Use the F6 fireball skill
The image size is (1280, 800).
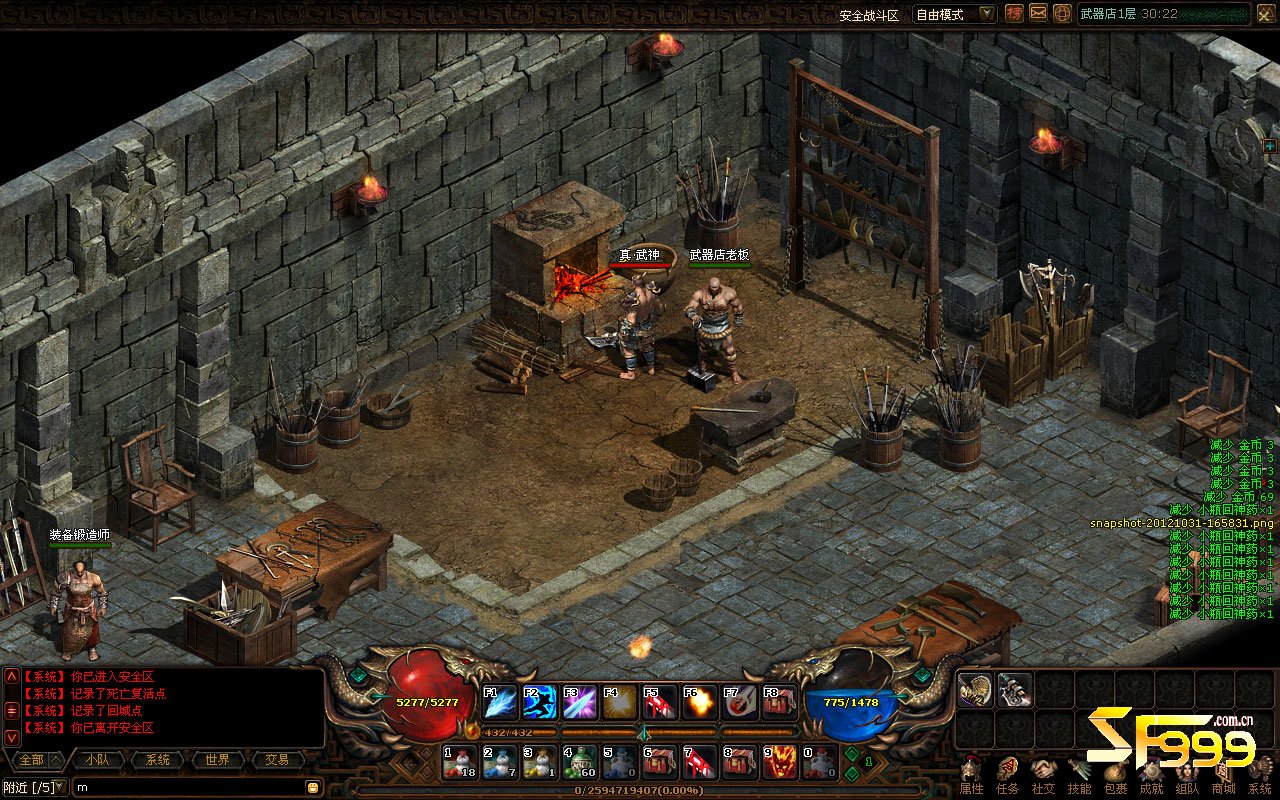tap(700, 702)
